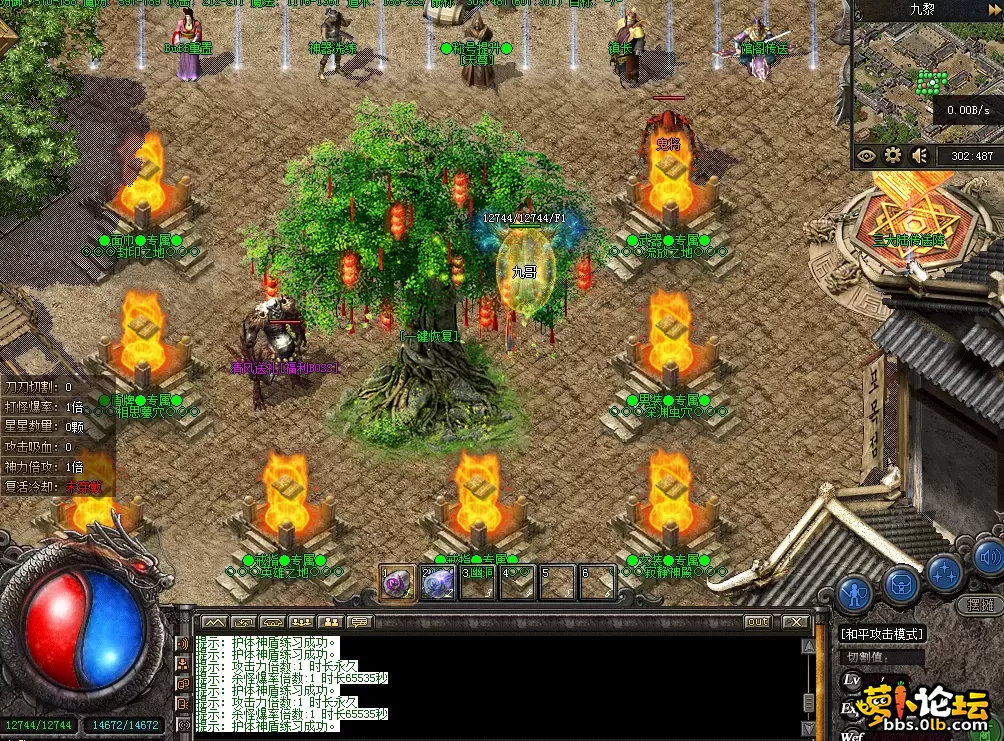Image resolution: width=1004 pixels, height=741 pixels.
Task: Select the purple orb in hotbar slot 1
Action: 397,583
